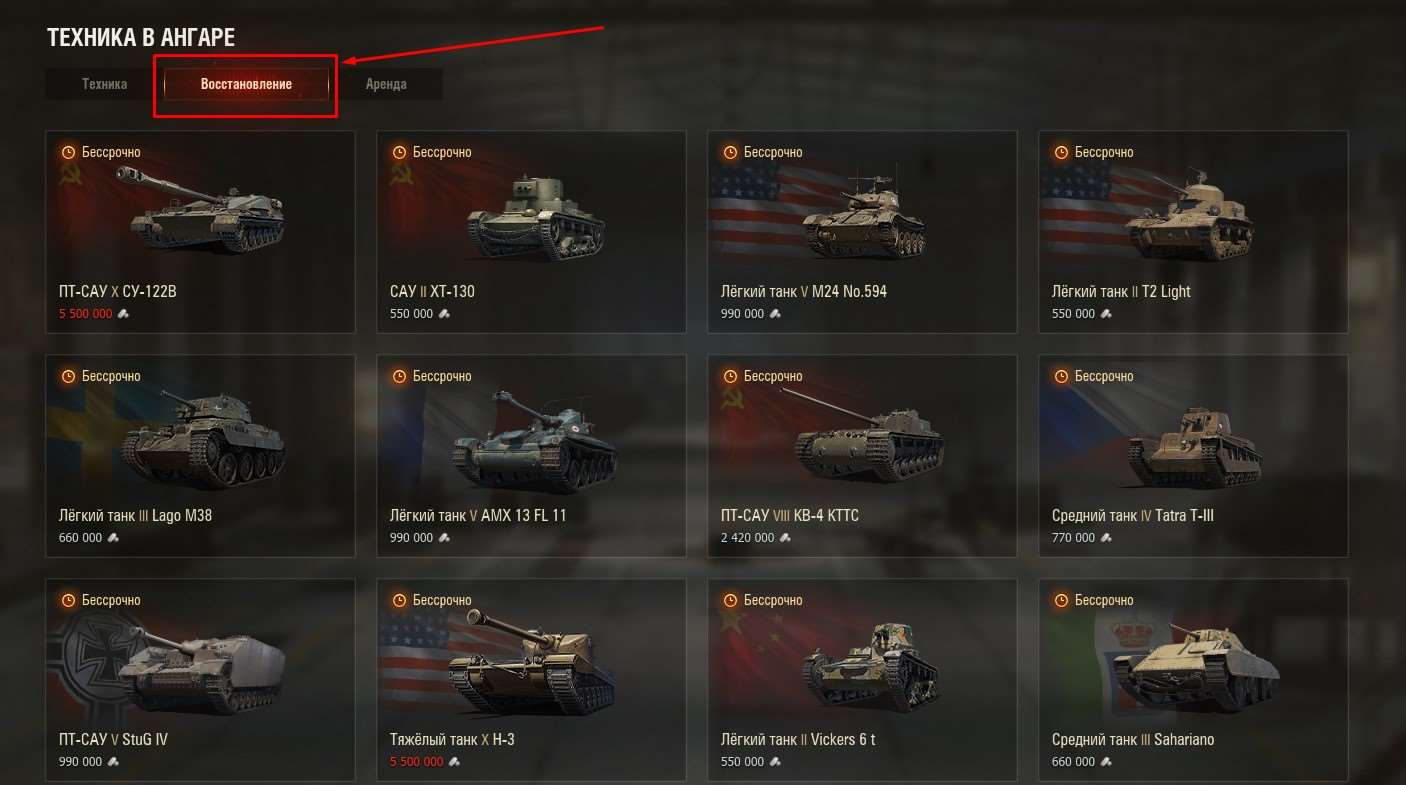Switch to the Техника tab
Screen dimensions: 1406x785
104,84
